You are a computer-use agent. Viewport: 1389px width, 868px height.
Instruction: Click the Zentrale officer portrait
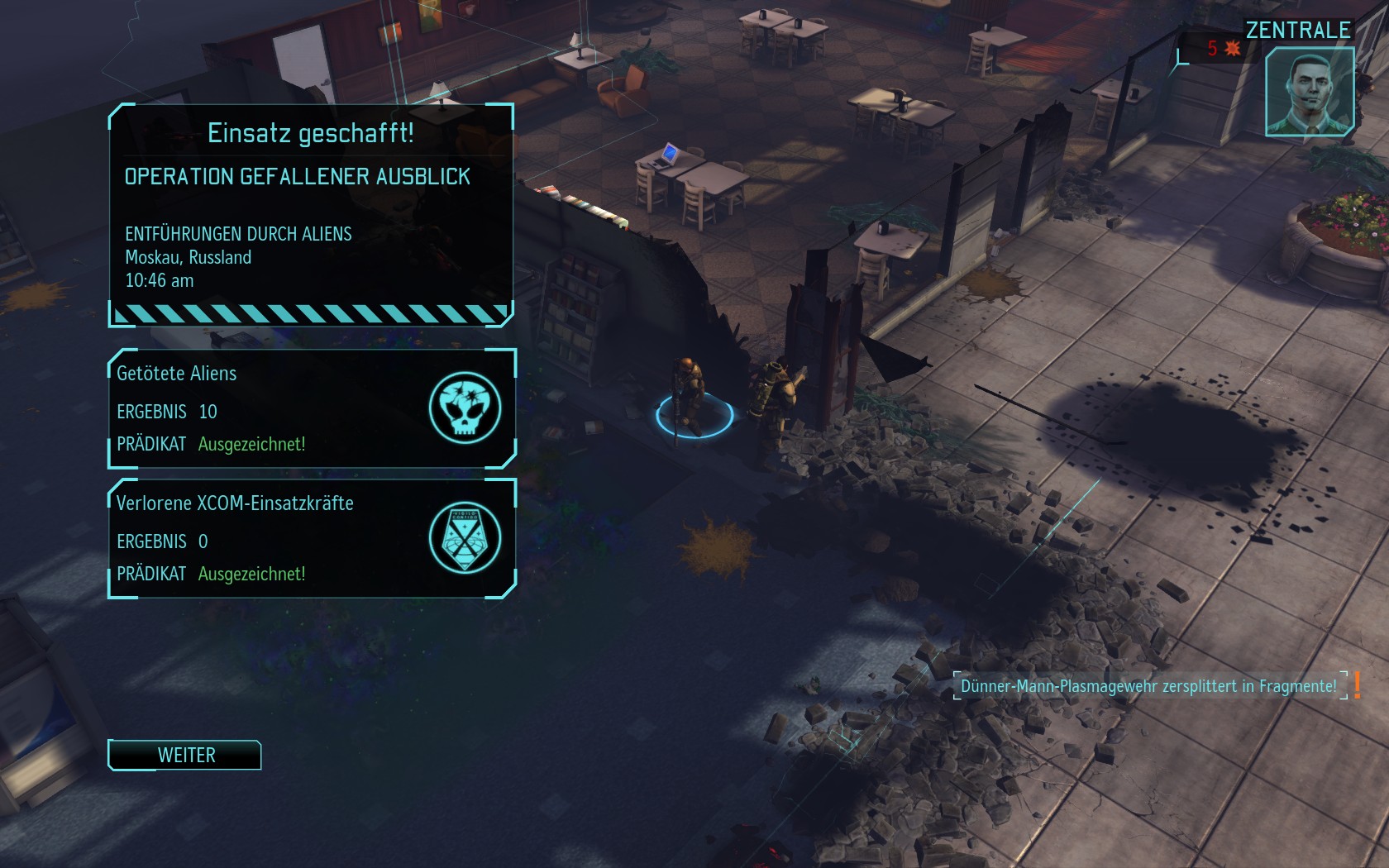pos(1309,92)
